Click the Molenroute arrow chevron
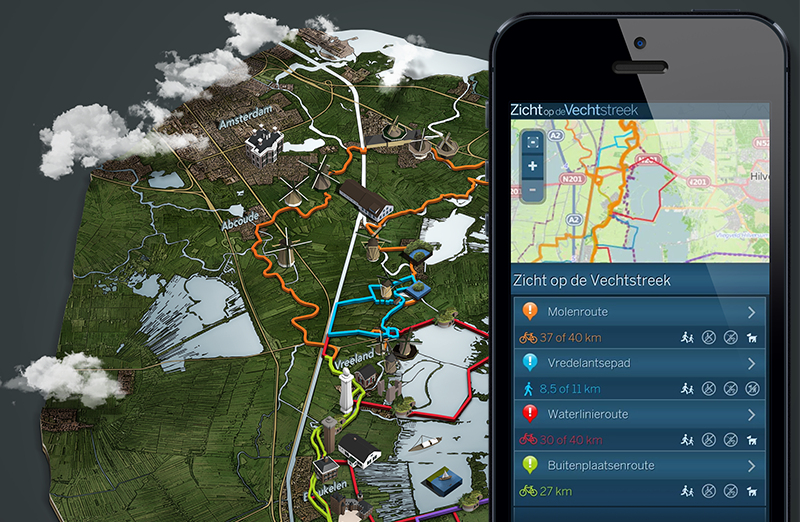Viewport: 800px width, 522px height. [x=752, y=312]
